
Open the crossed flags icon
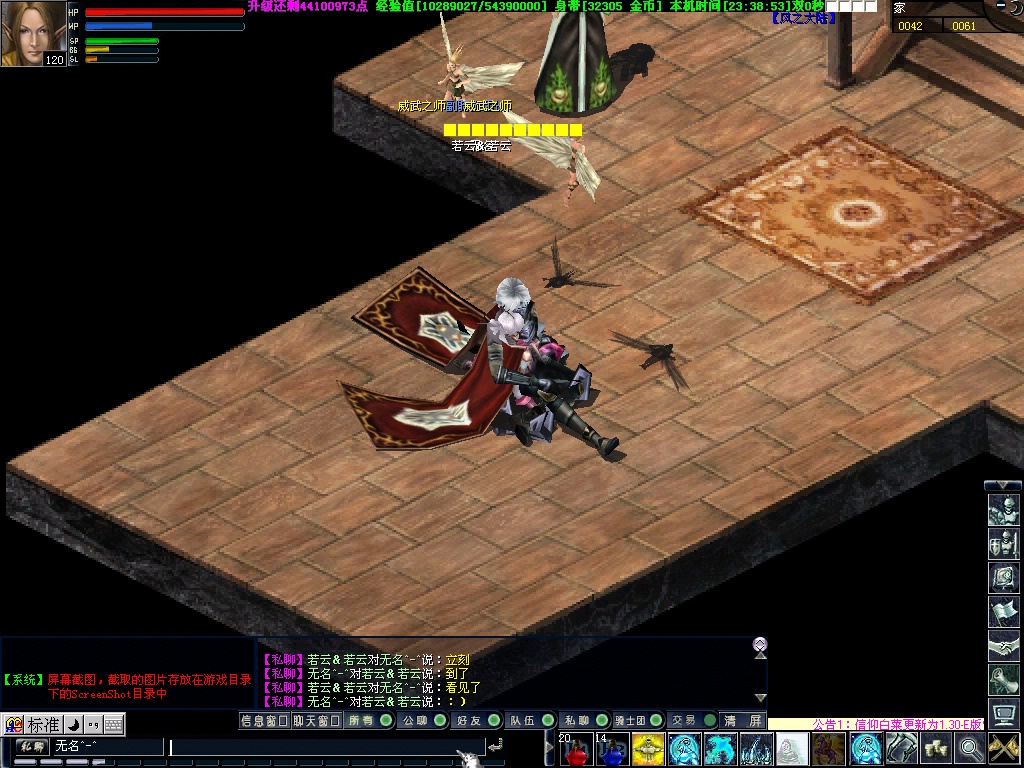click(x=1004, y=748)
